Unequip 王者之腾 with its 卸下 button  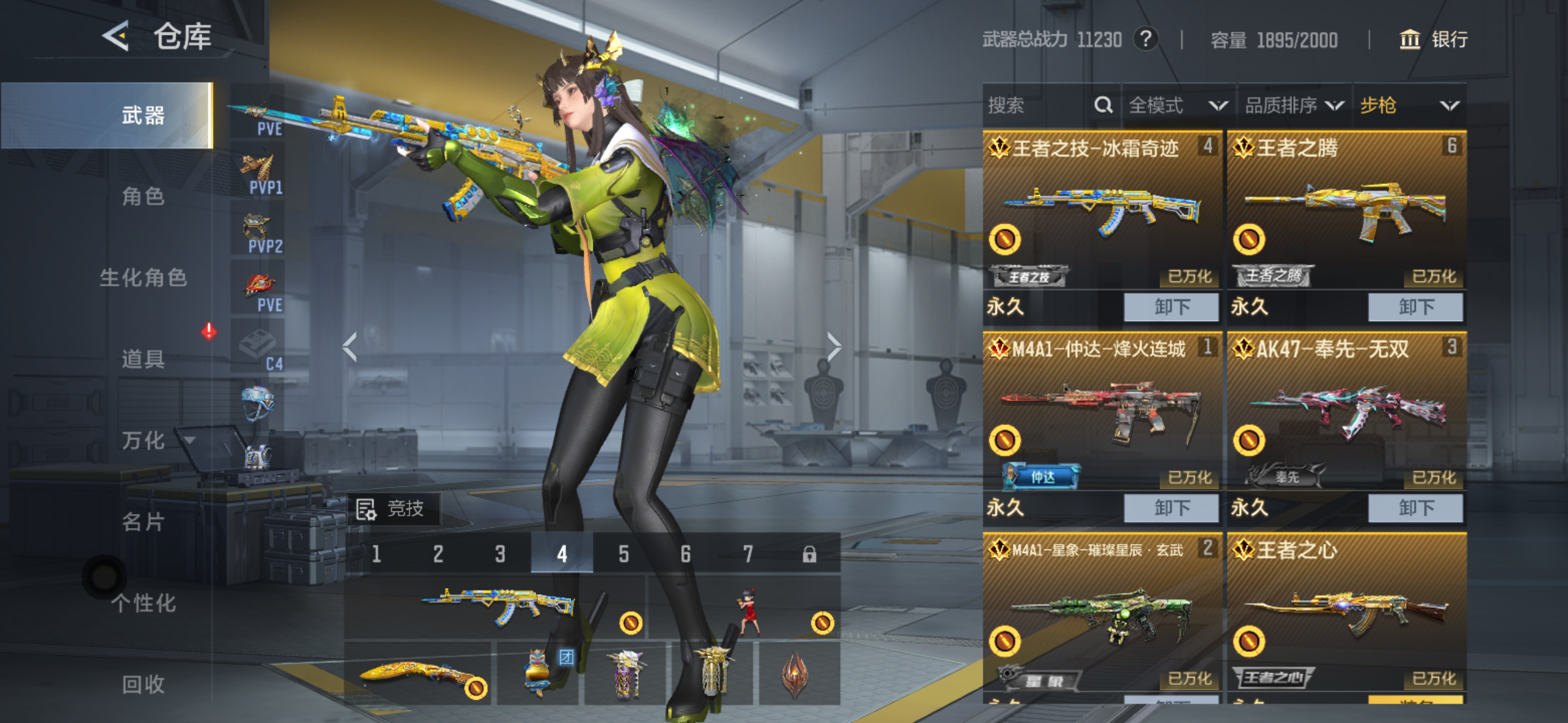coord(1415,307)
